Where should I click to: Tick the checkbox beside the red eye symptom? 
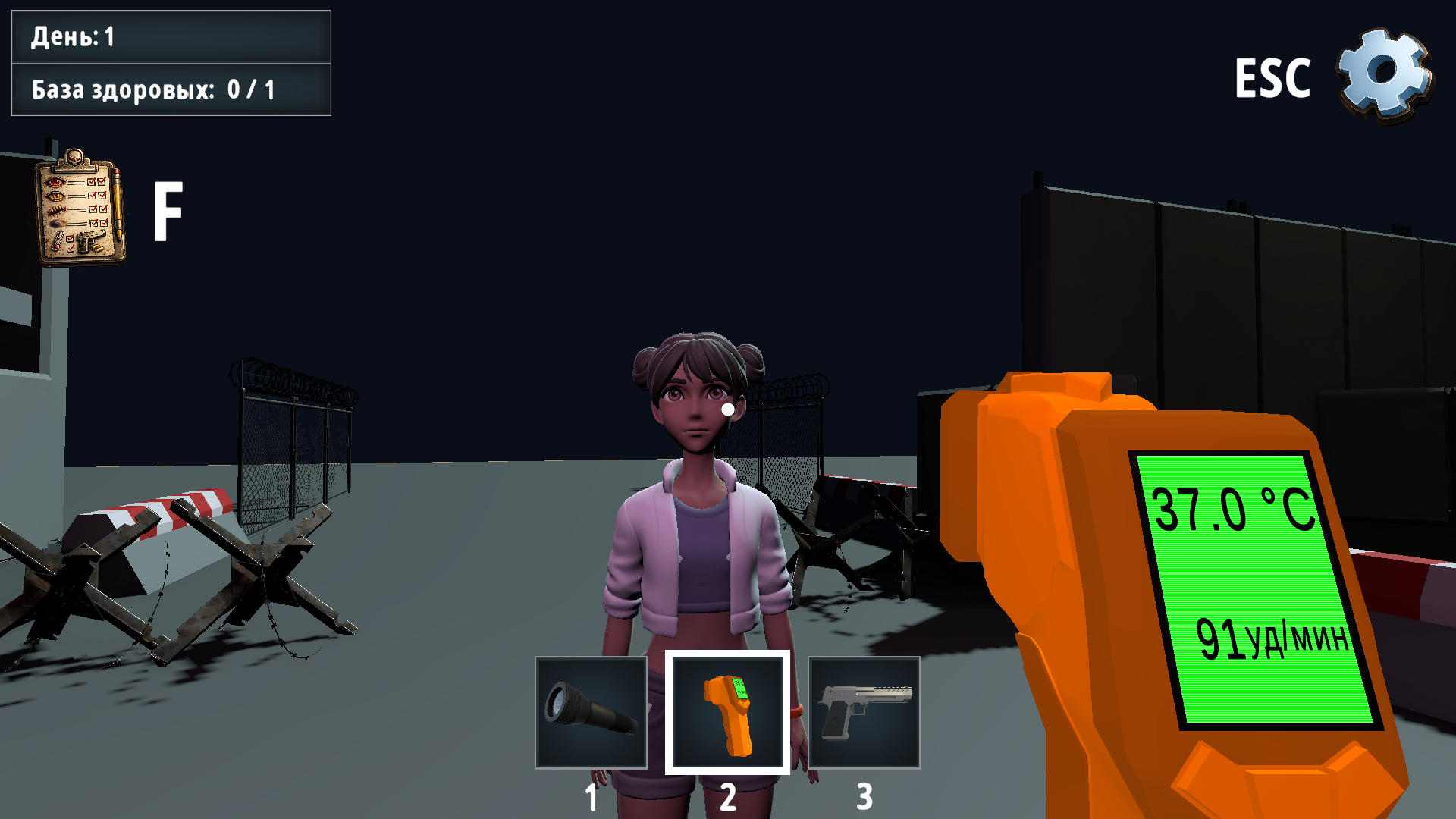point(92,182)
